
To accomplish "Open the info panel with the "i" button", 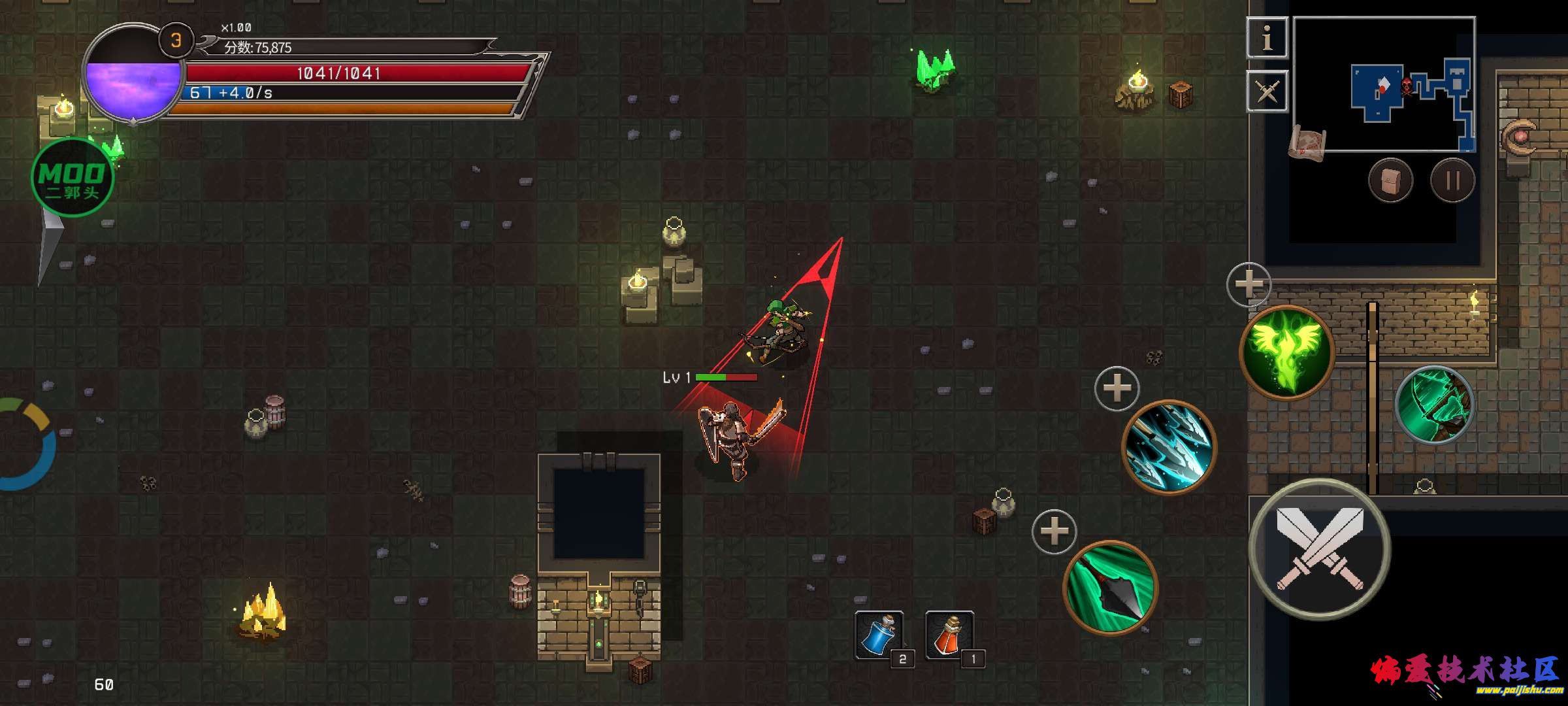I will pos(1267,38).
